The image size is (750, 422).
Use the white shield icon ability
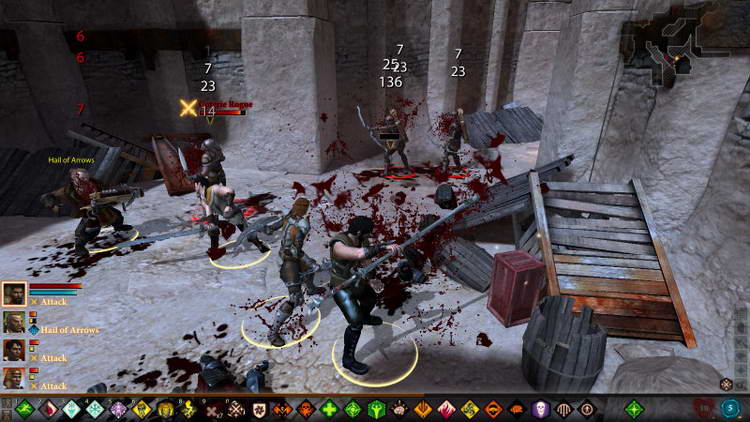tap(258, 409)
